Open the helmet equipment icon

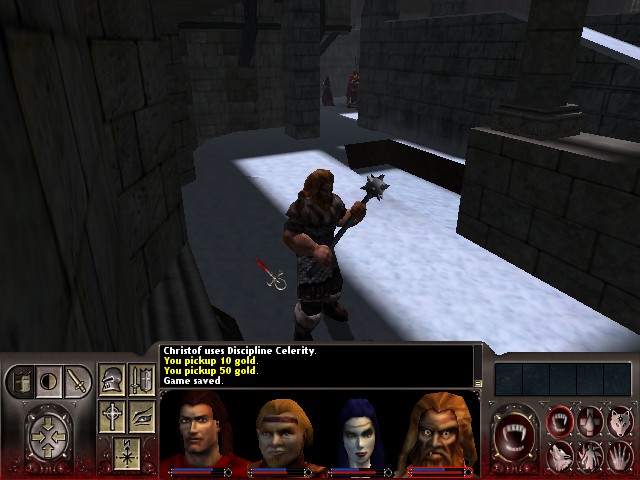(x=112, y=380)
